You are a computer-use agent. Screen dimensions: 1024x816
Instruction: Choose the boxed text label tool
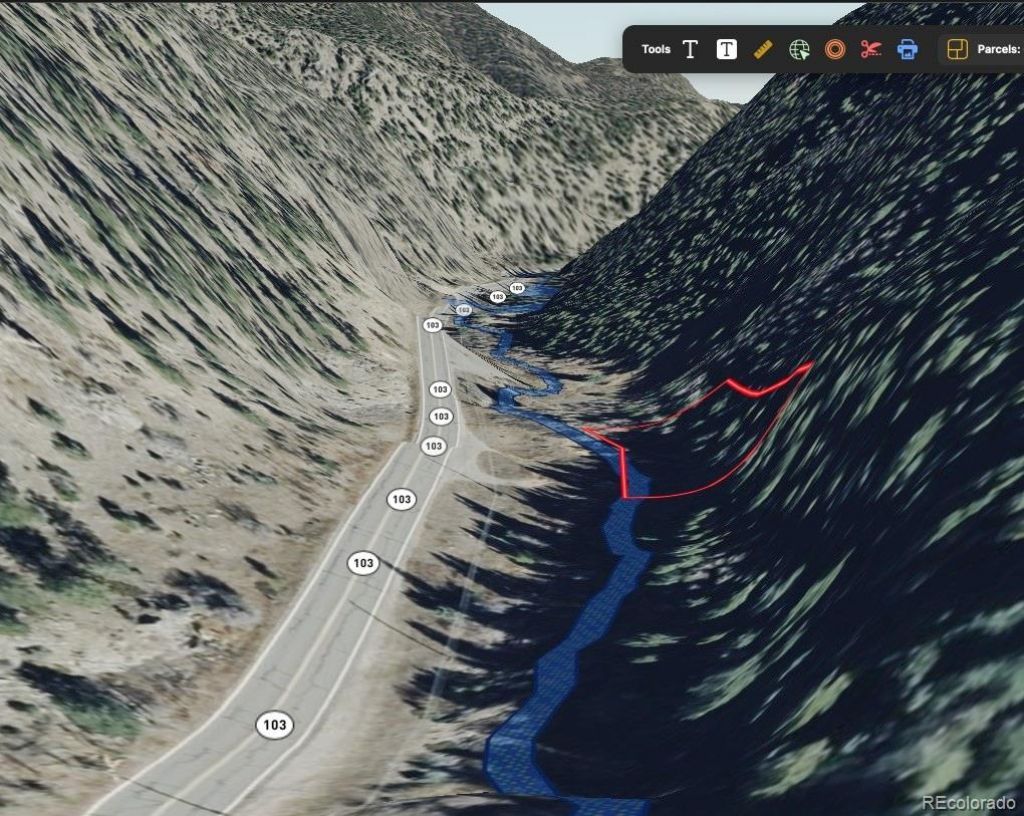tap(727, 49)
